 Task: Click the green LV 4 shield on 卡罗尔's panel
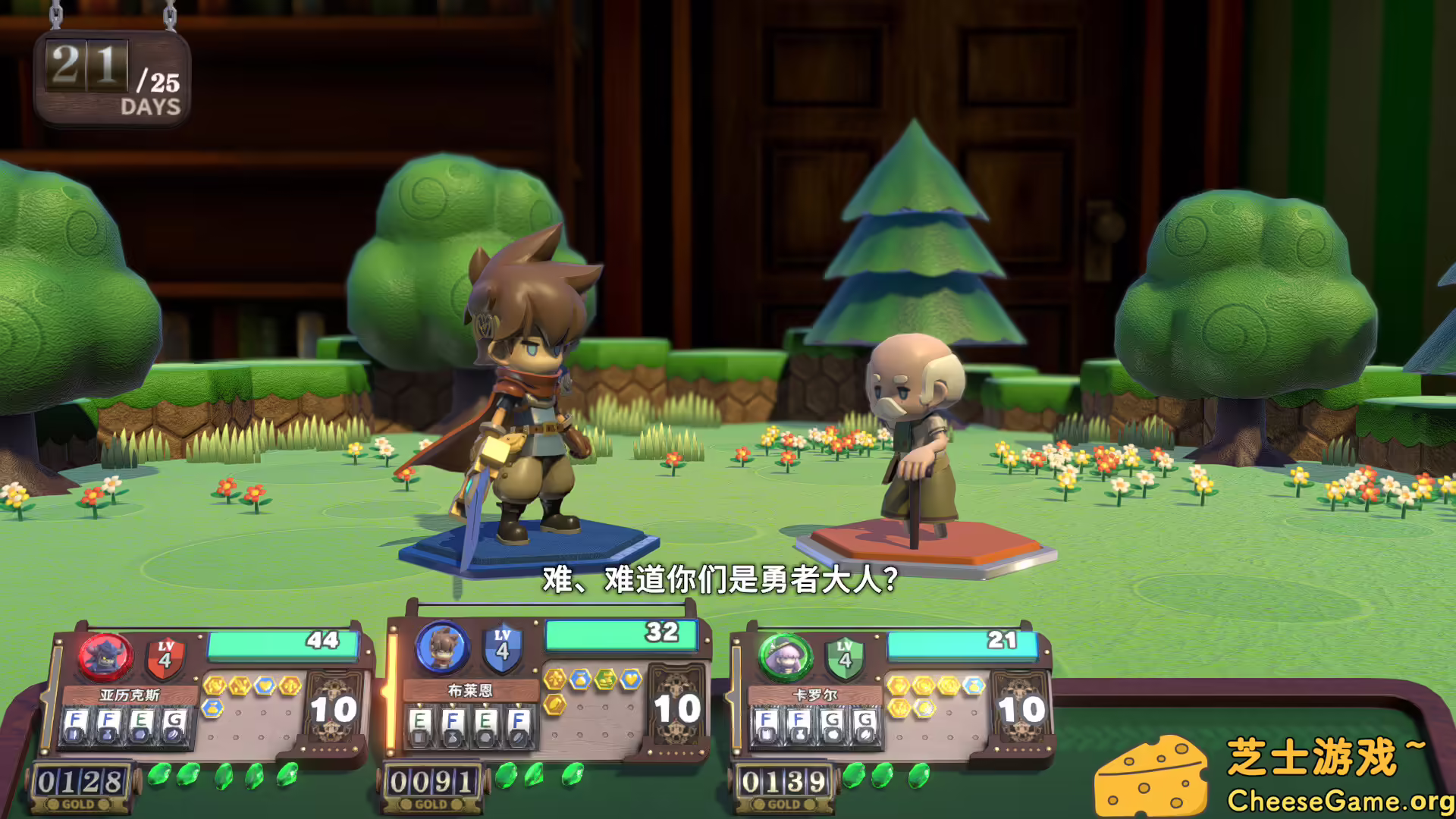pos(843,656)
